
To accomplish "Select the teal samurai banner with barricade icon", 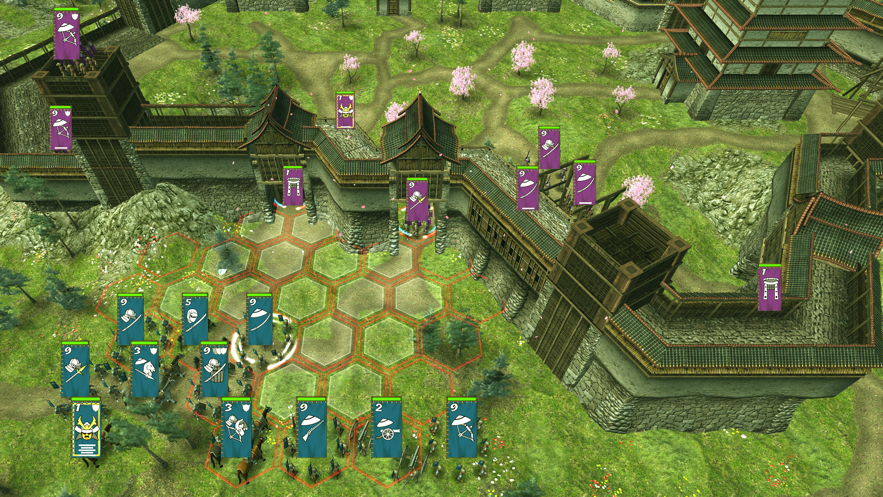I will point(214,370).
